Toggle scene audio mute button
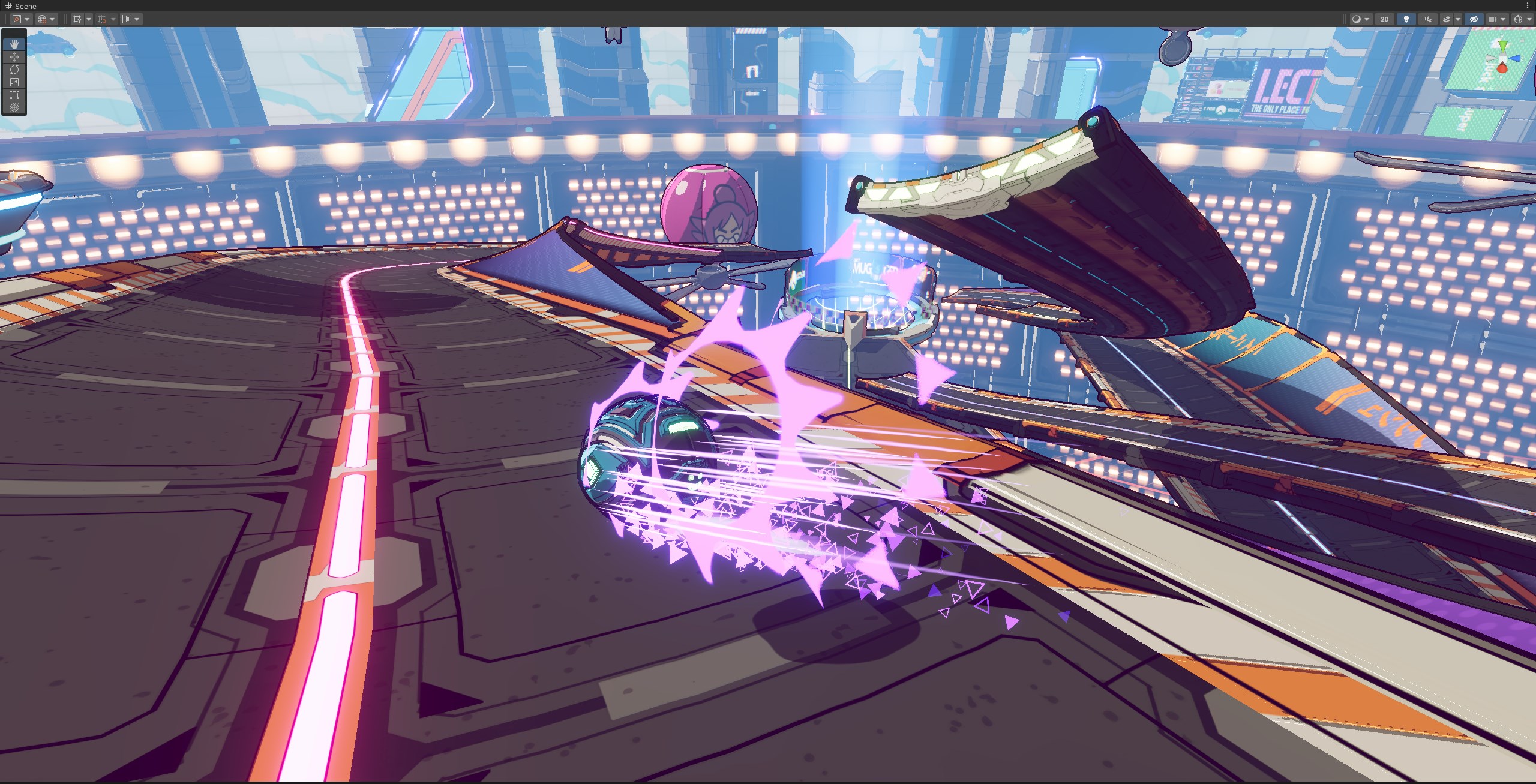 click(x=1428, y=19)
